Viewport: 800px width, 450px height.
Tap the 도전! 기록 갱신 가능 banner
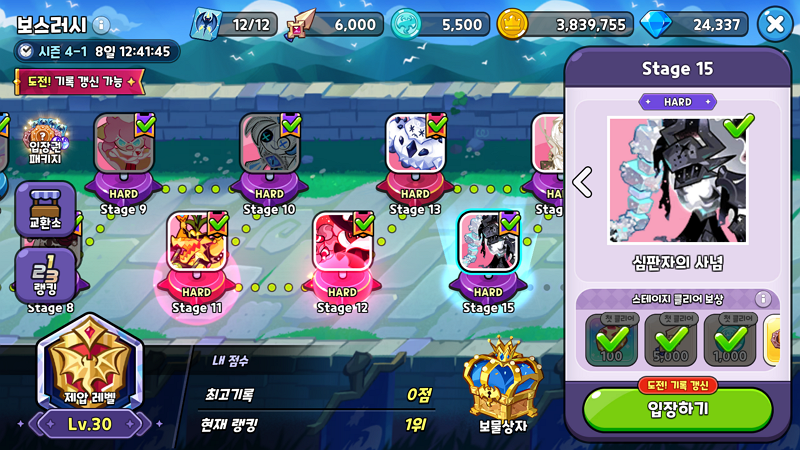[x=80, y=81]
